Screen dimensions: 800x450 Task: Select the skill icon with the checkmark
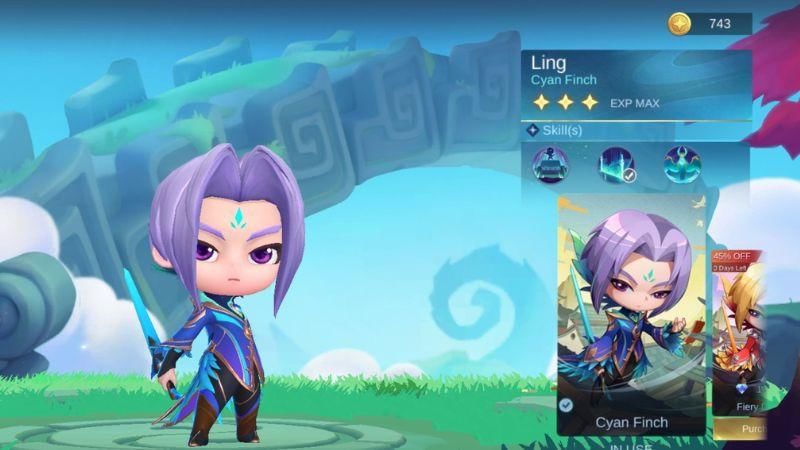[x=616, y=165]
